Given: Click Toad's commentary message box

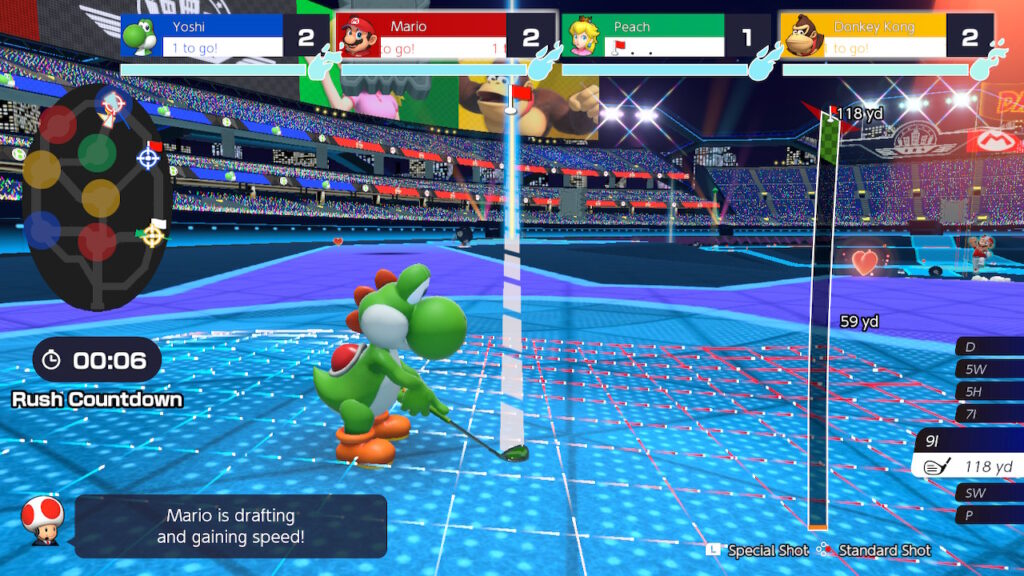Looking at the screenshot, I should click(230, 526).
